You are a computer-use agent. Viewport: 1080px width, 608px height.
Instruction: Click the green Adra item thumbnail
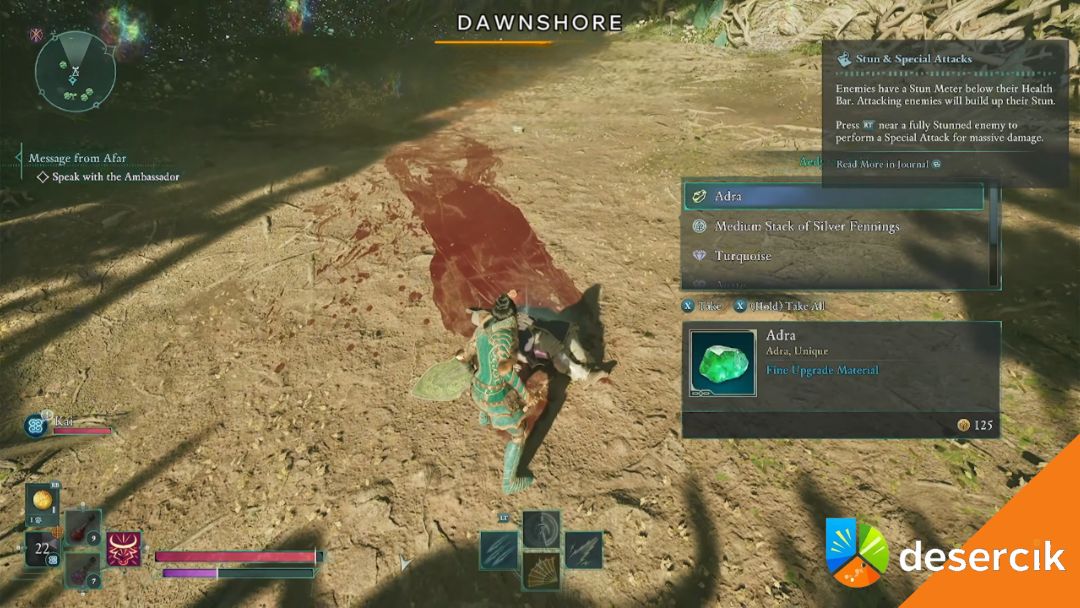click(x=722, y=363)
